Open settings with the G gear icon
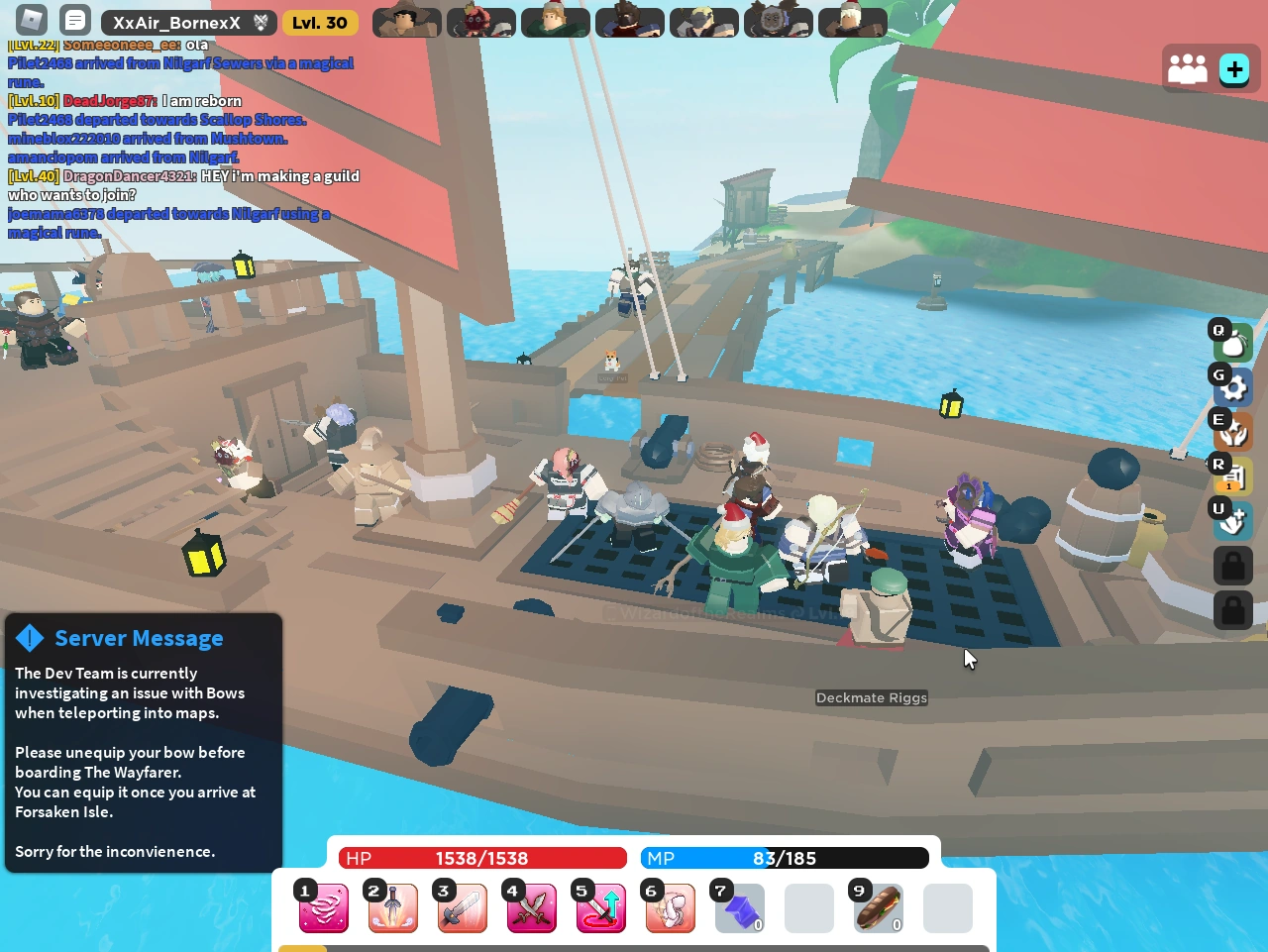1268x952 pixels. [x=1231, y=386]
